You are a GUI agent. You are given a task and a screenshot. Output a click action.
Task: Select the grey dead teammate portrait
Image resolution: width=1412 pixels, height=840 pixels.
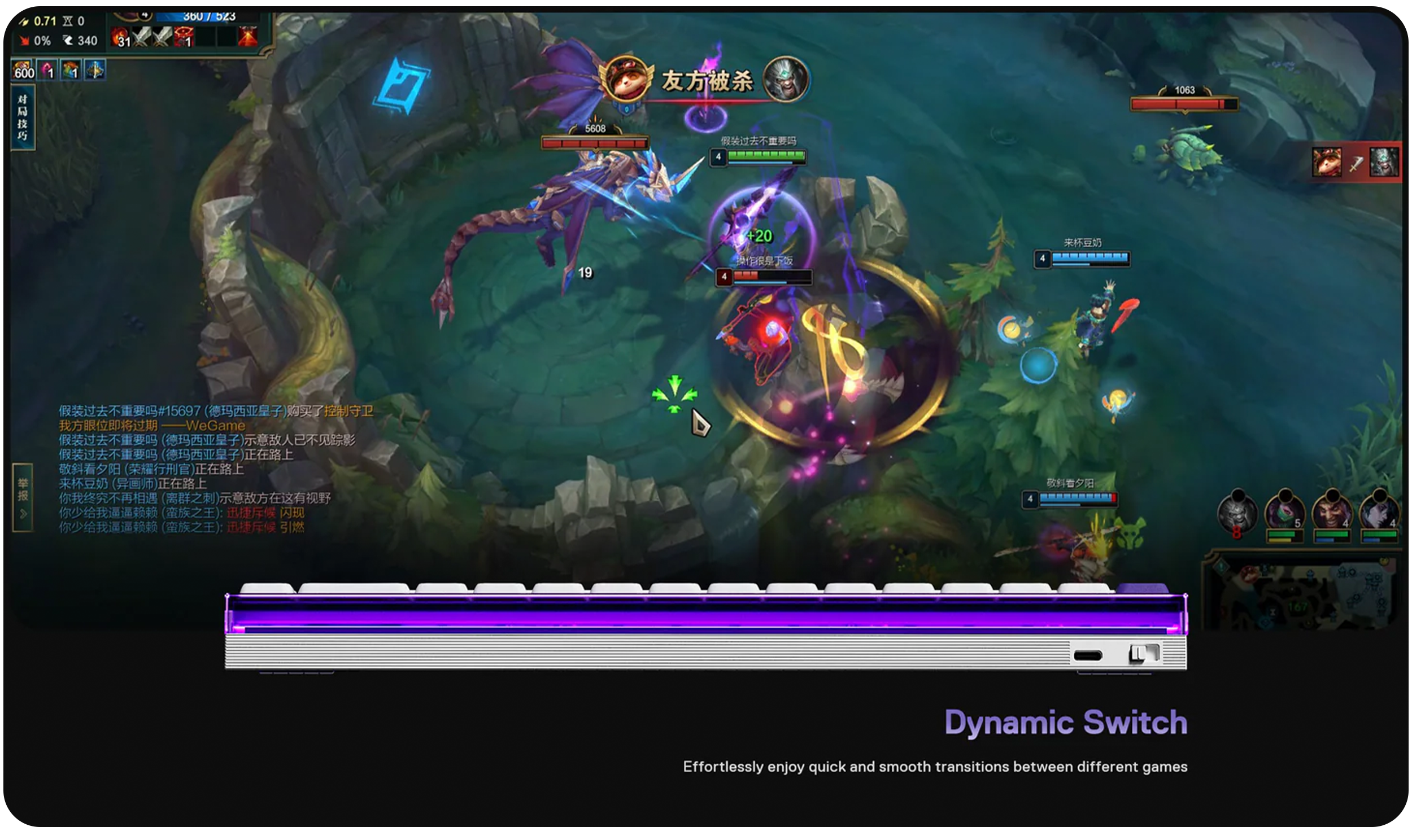coord(1237,514)
